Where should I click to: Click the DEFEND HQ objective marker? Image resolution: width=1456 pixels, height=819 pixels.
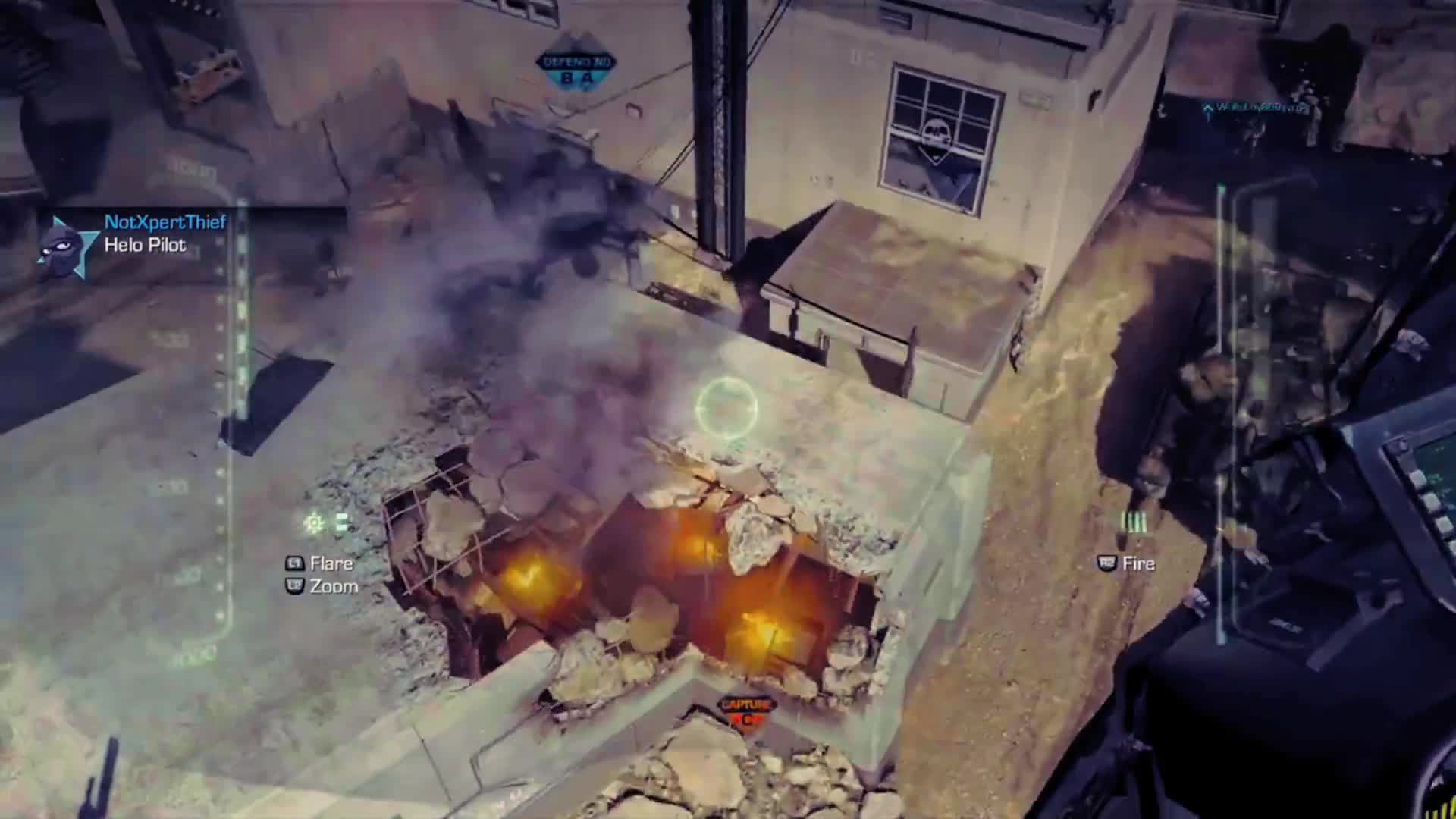[576, 62]
